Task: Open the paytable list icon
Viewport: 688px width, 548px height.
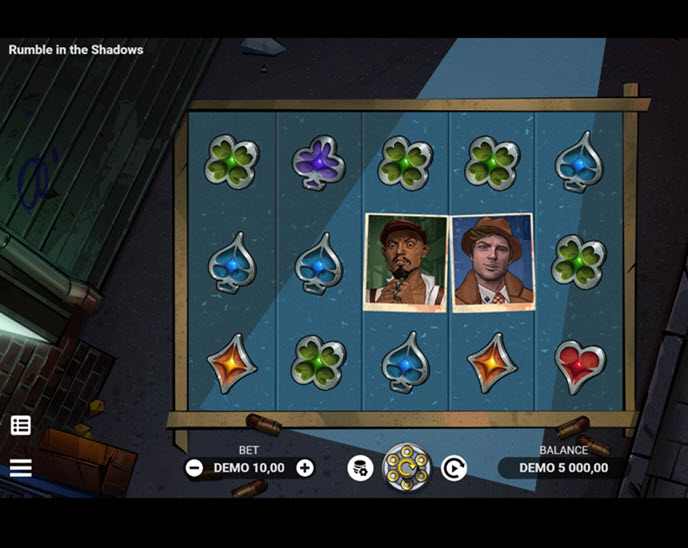Action: click(x=21, y=425)
